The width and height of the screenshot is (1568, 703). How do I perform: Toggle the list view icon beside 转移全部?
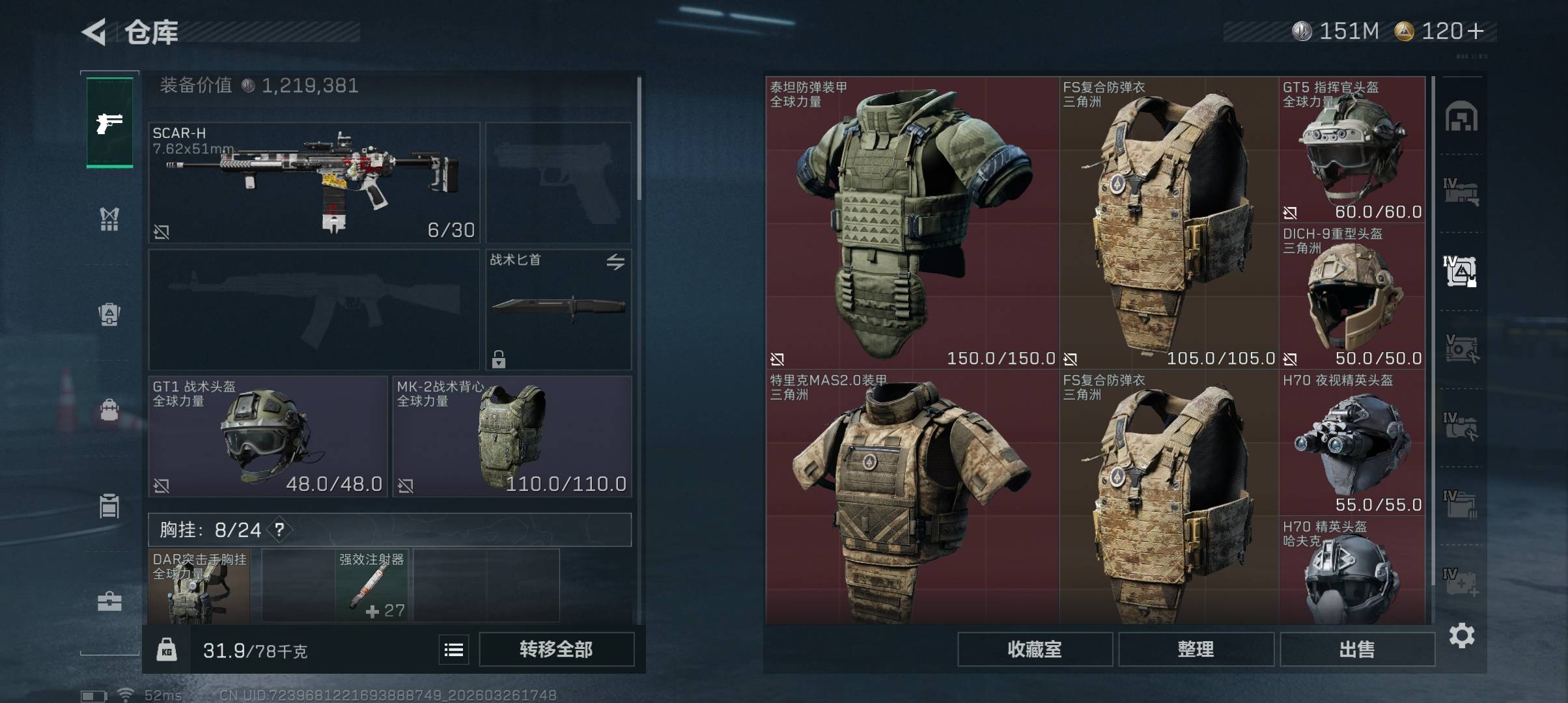(x=453, y=649)
